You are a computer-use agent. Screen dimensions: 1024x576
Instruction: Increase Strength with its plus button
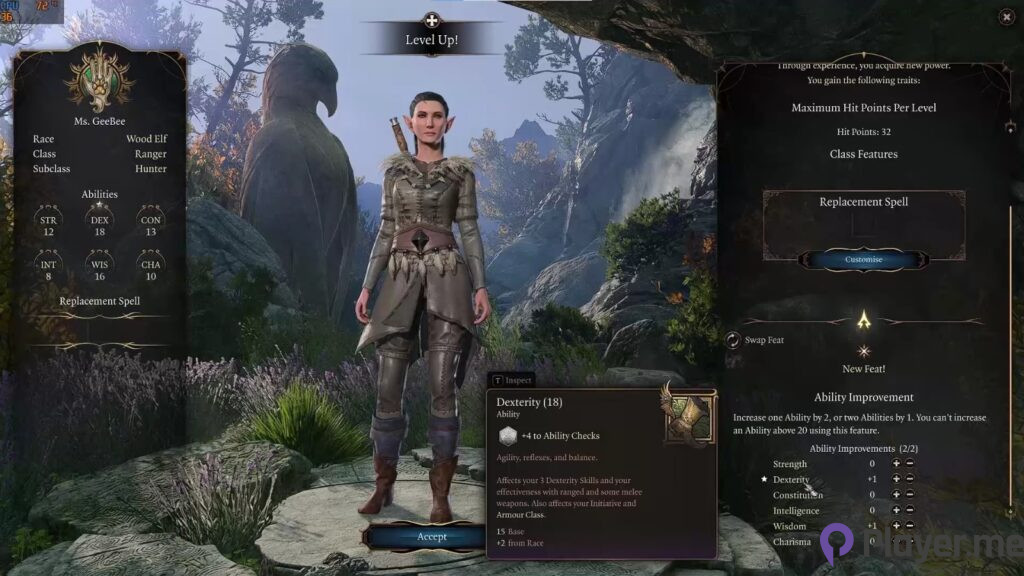[x=896, y=464]
